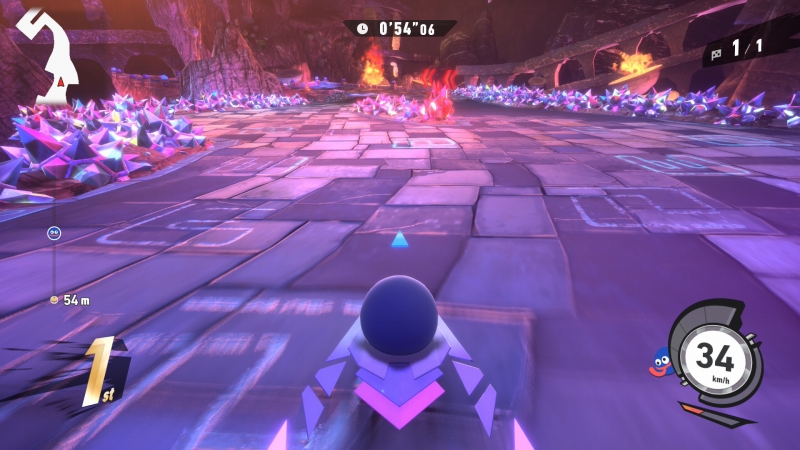Select the blue character icon beside the speedometer

(660, 361)
